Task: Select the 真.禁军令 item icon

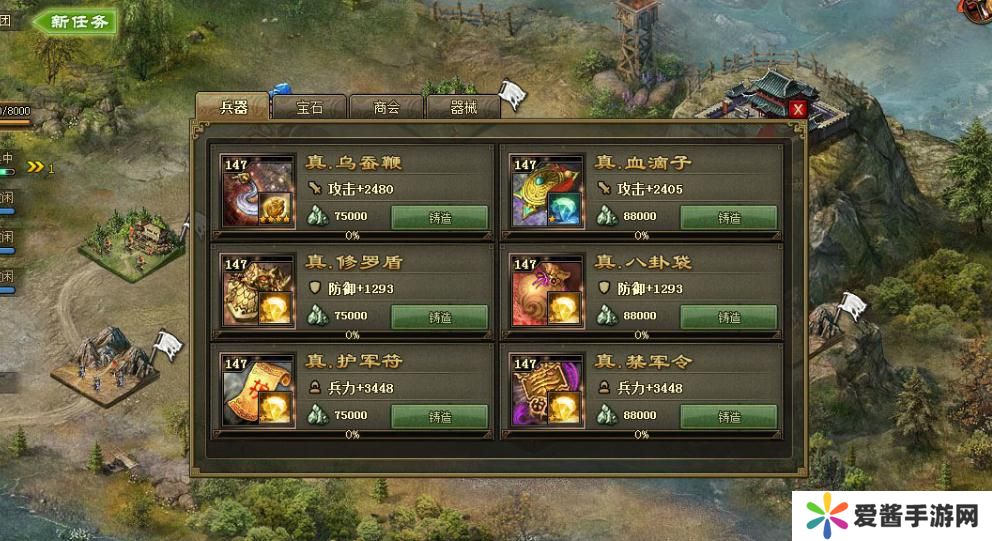Action: tap(548, 391)
